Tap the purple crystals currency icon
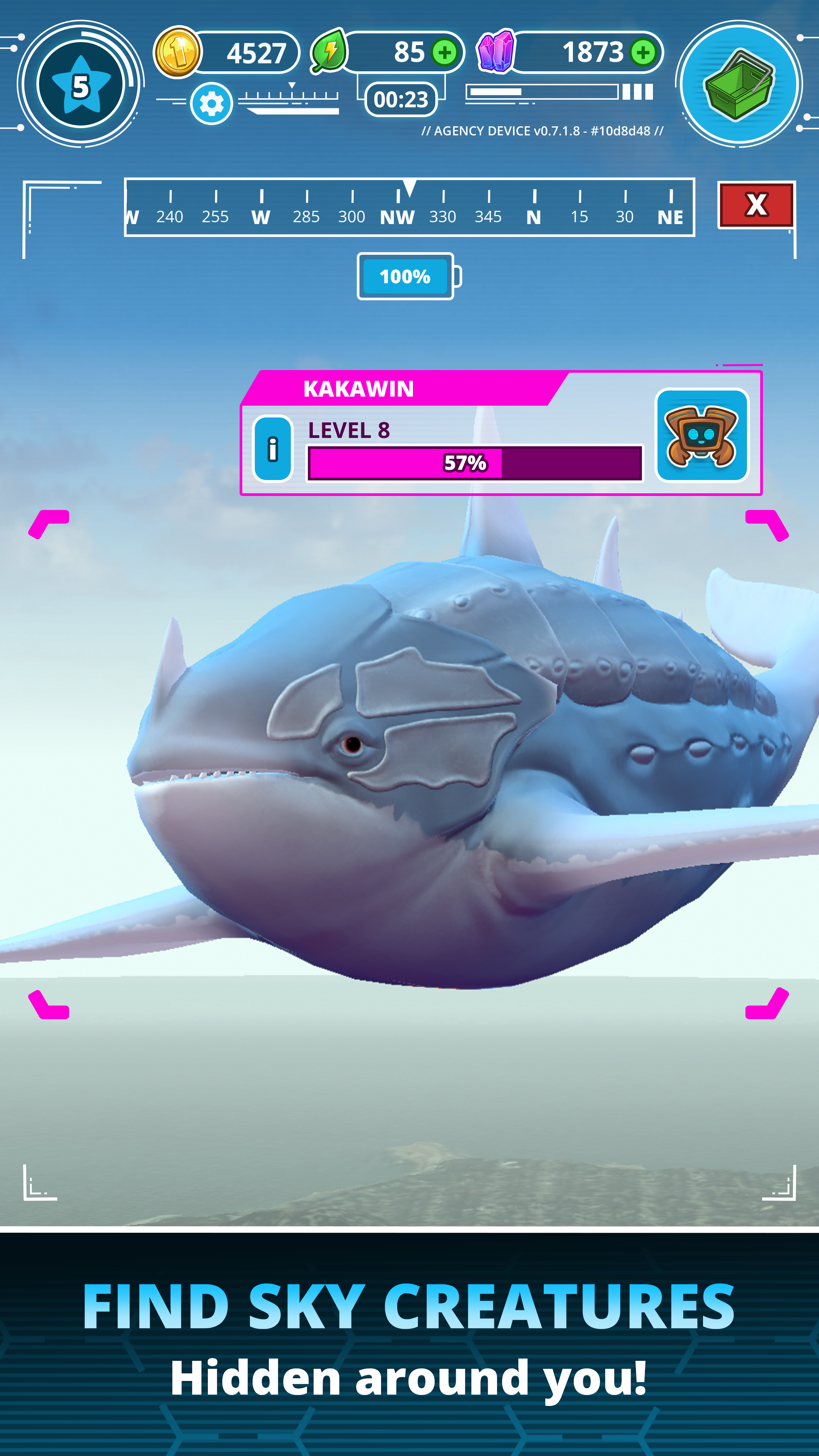 coord(496,52)
